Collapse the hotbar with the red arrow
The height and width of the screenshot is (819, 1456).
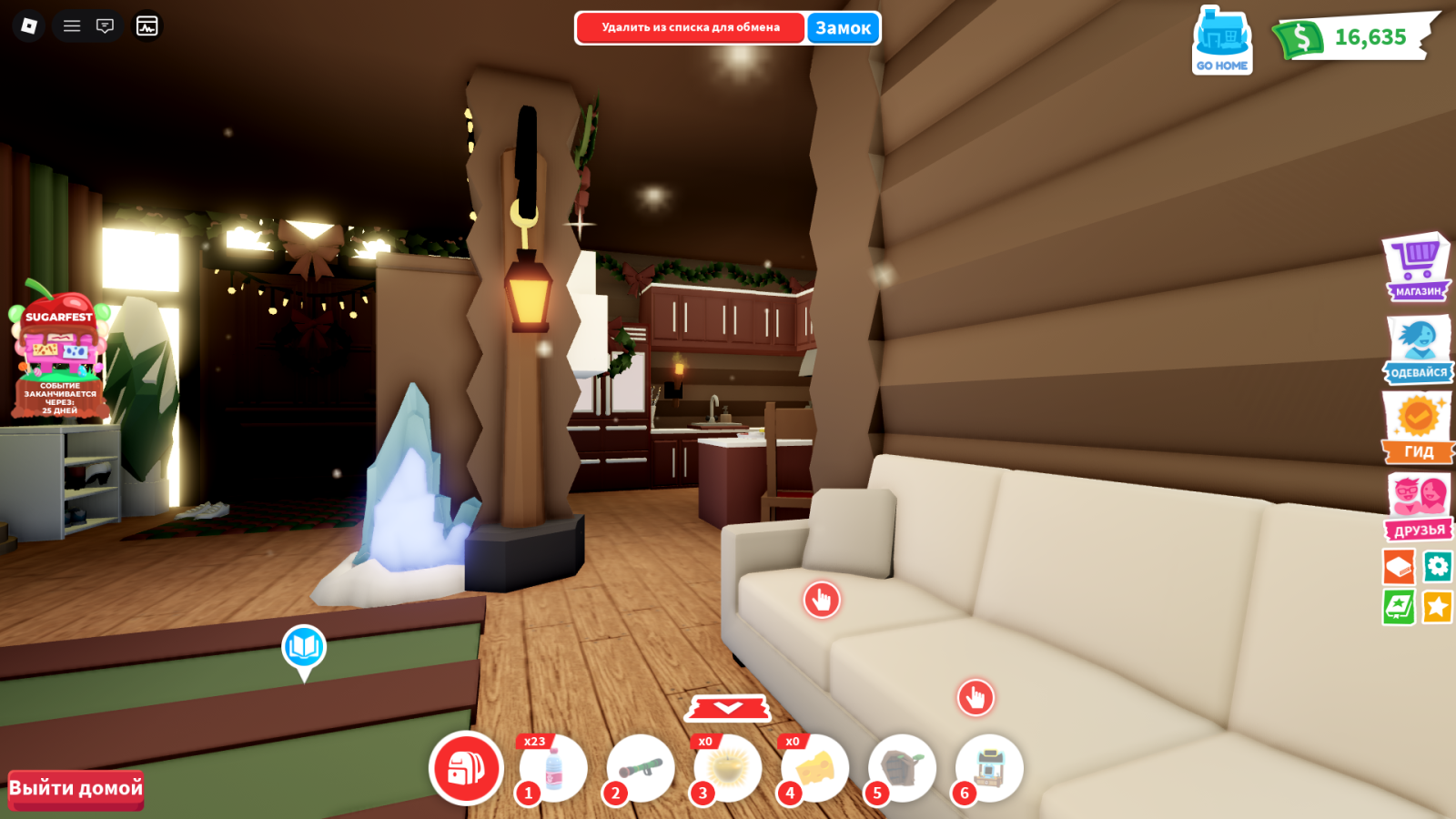(728, 707)
